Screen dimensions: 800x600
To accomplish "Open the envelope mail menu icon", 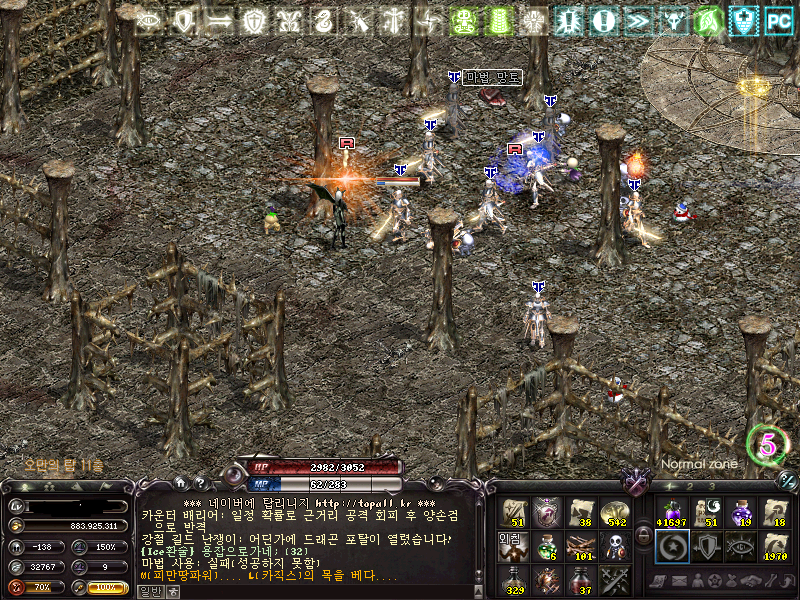I will click(681, 581).
